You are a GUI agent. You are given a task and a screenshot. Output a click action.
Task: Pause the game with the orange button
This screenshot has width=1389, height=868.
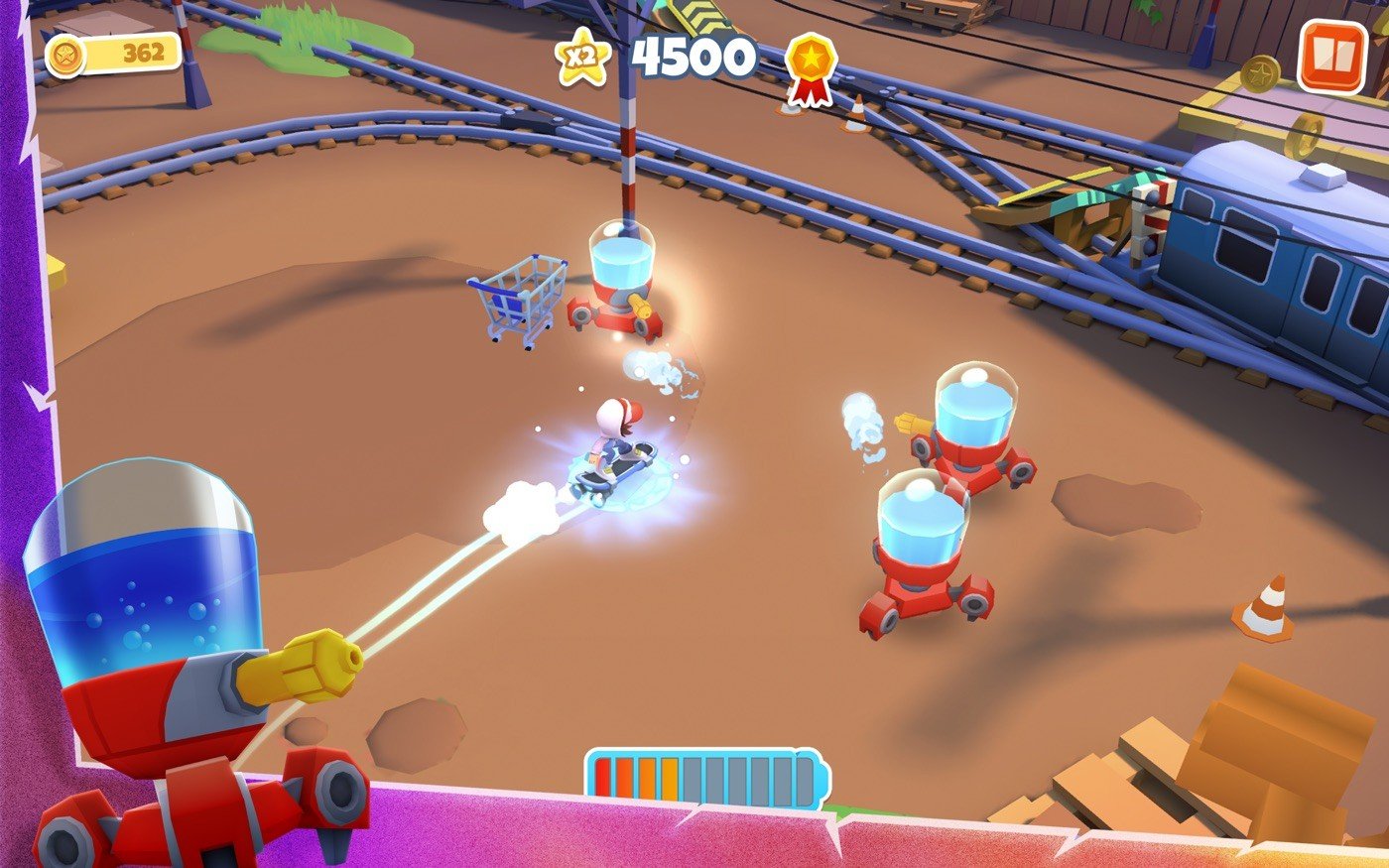click(x=1331, y=57)
